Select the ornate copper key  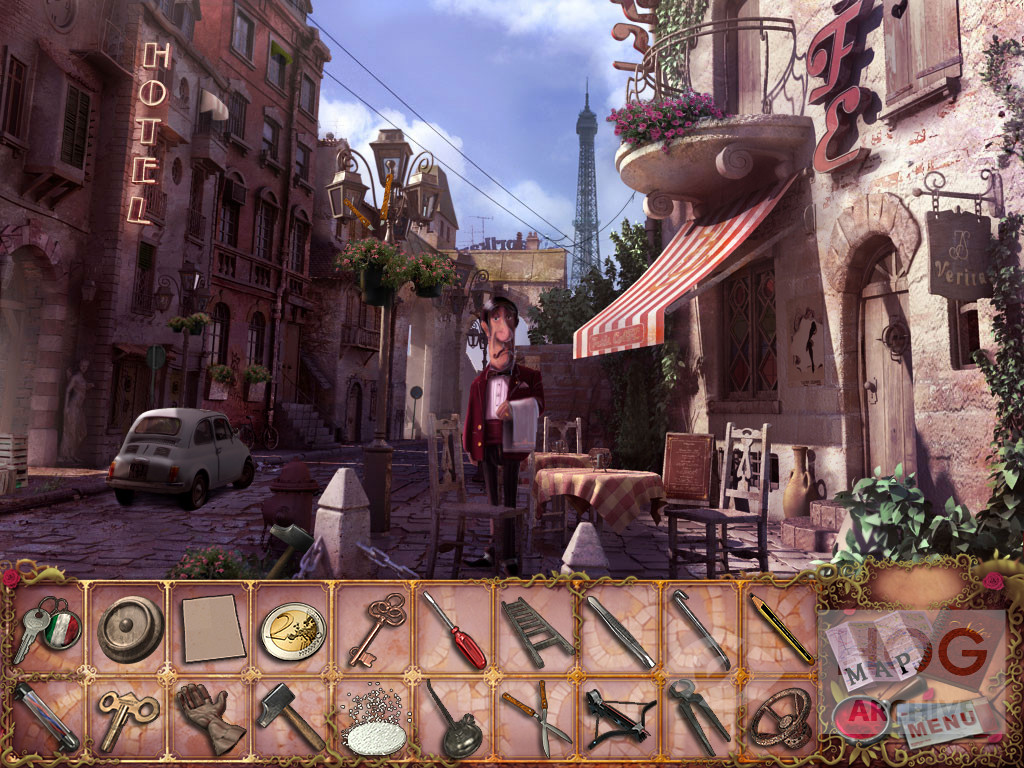click(376, 627)
